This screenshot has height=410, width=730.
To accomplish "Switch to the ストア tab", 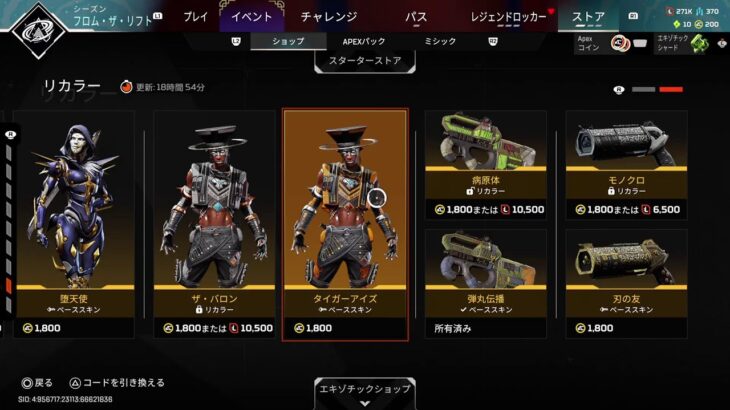I will click(588, 16).
